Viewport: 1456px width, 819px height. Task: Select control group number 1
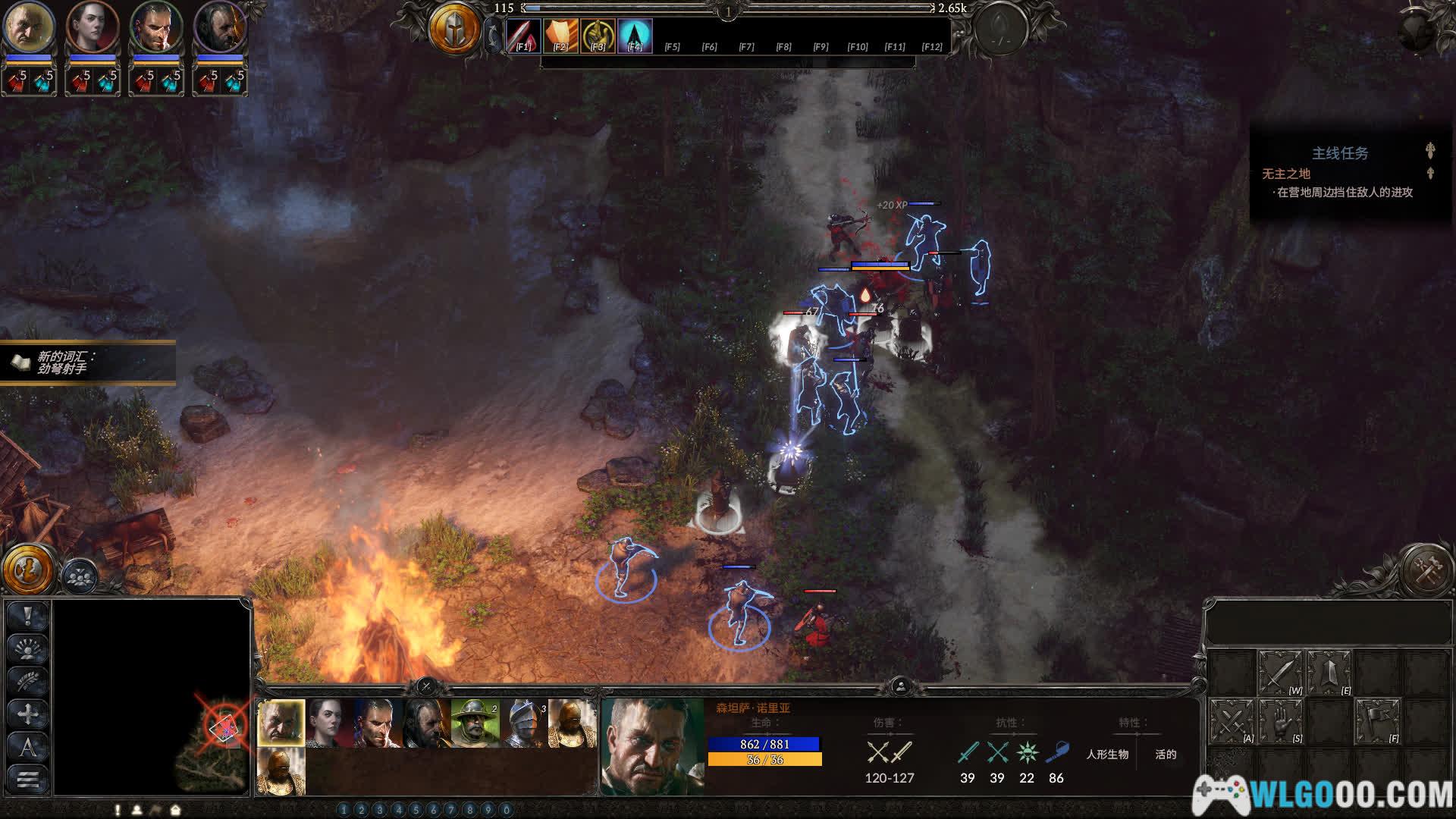(344, 810)
